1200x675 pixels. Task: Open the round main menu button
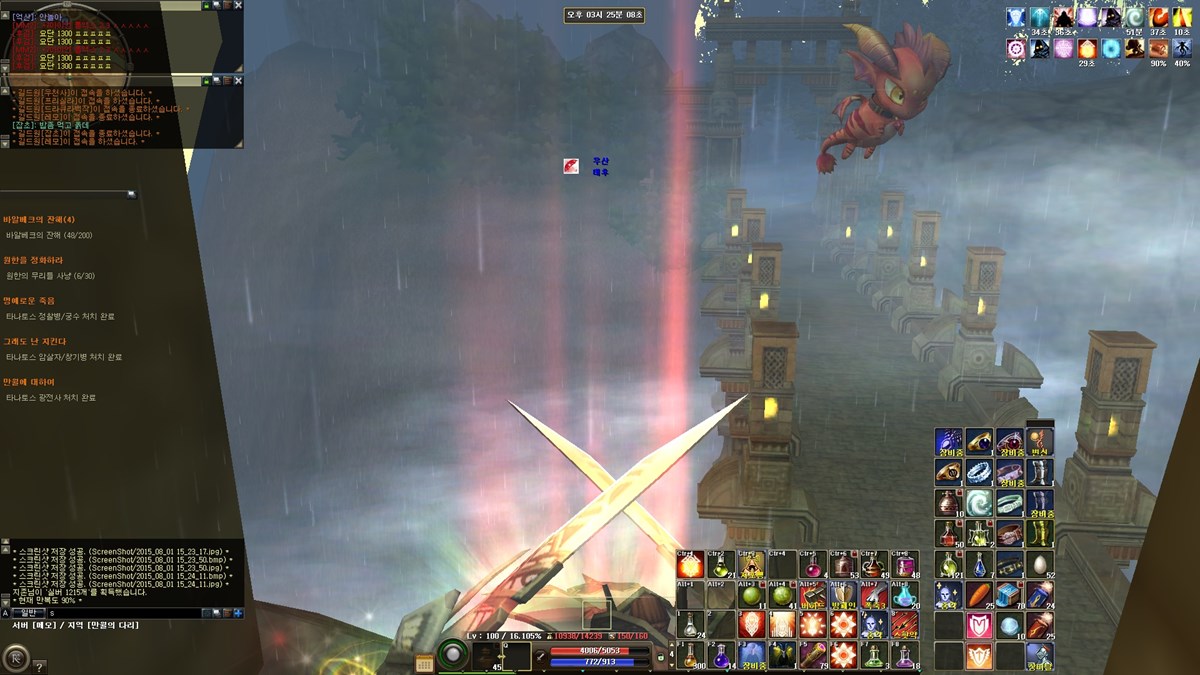click(x=15, y=657)
